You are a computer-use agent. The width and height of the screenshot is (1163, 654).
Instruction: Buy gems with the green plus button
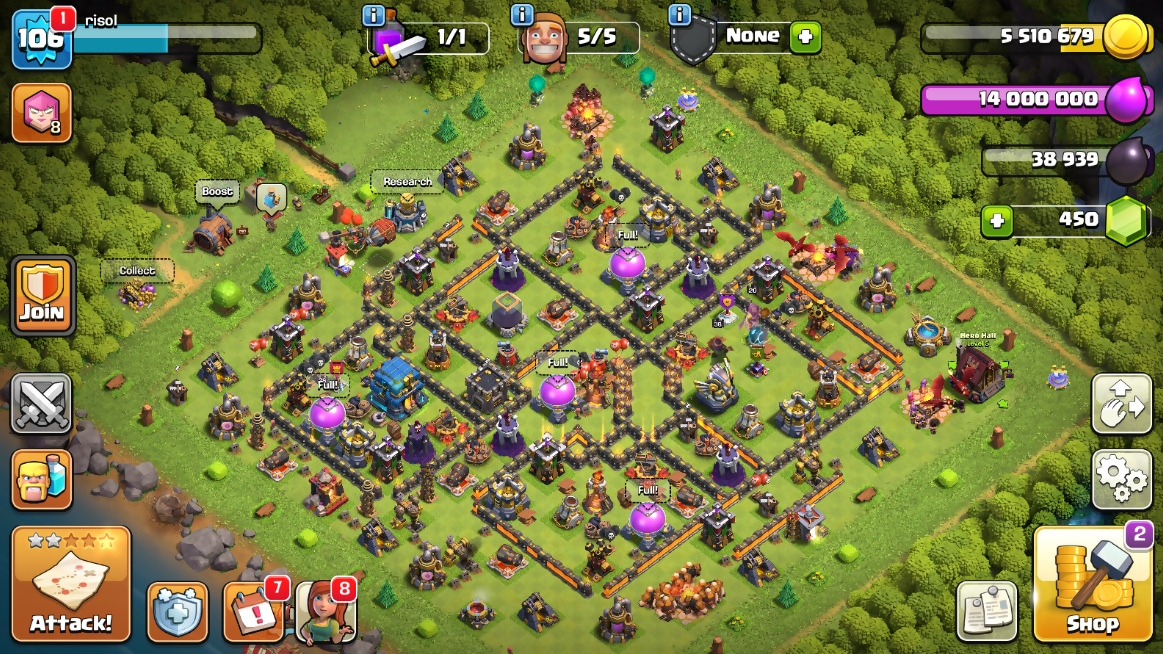point(996,220)
